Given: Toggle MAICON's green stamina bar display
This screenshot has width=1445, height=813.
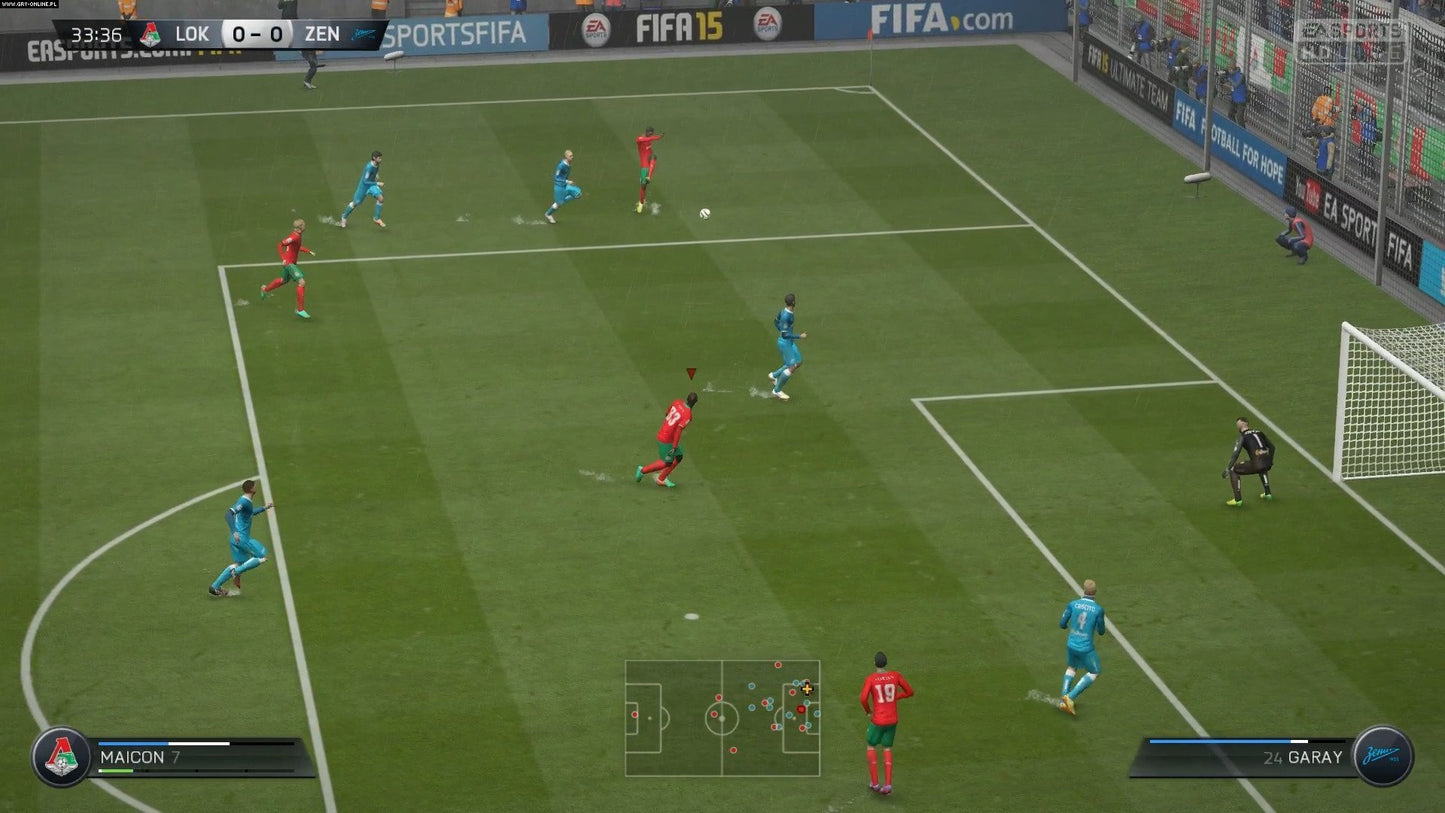Looking at the screenshot, I should coord(115,770).
